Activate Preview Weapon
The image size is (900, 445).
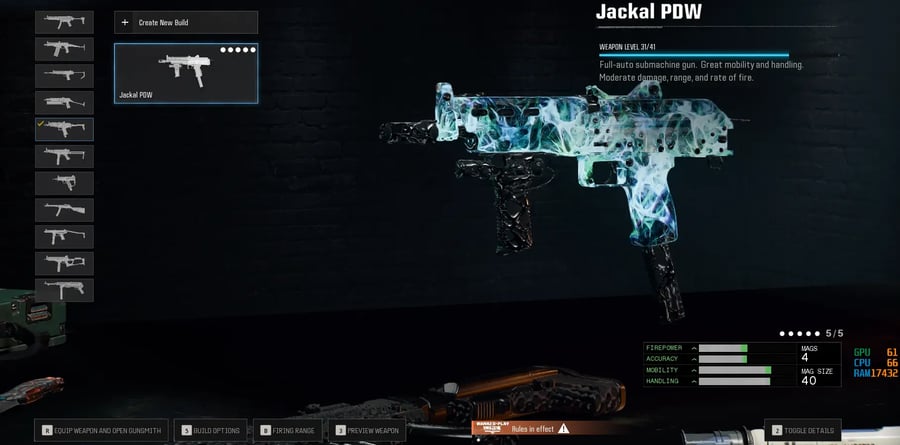[367, 430]
